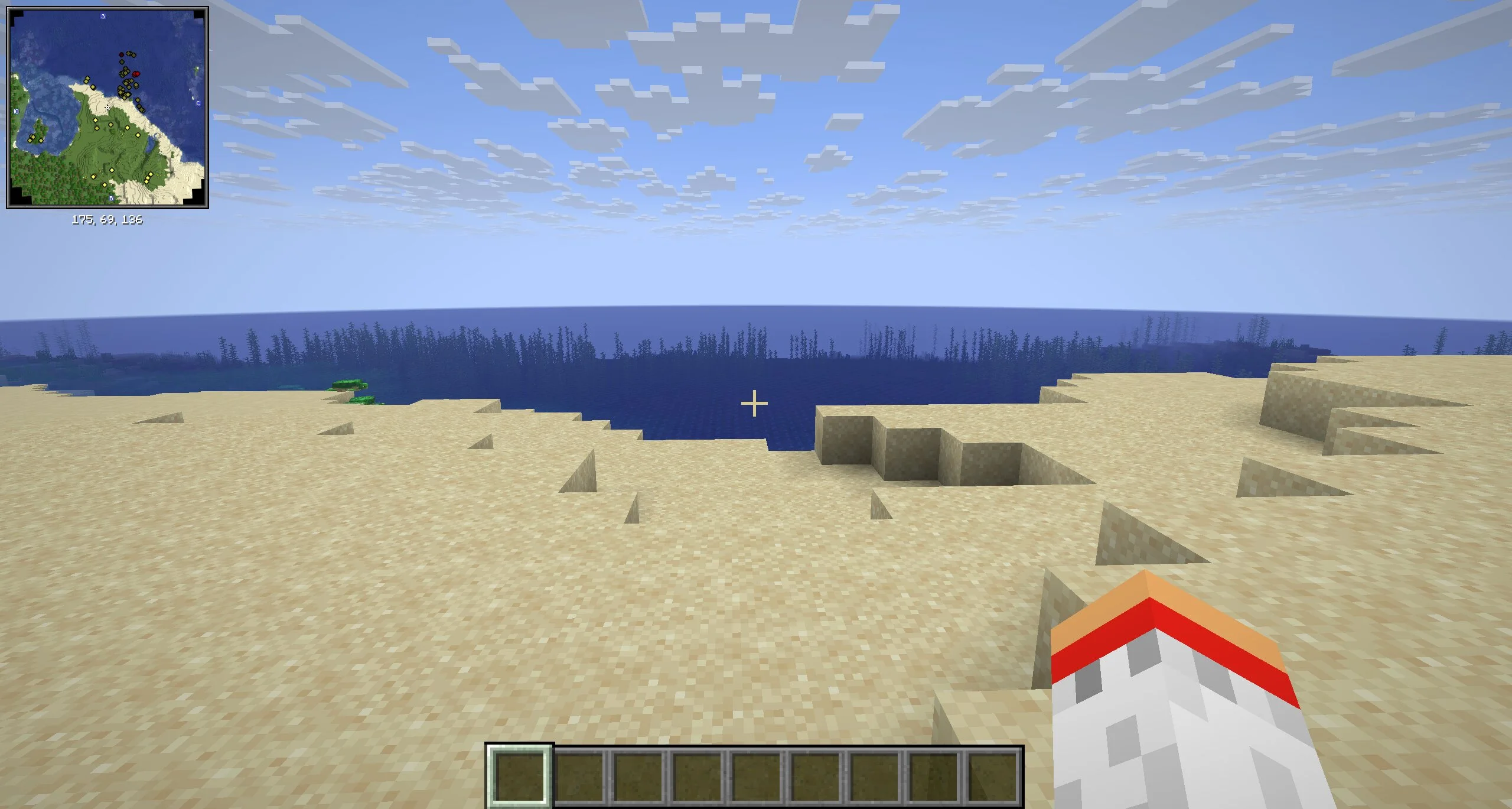This screenshot has width=1512, height=809.
Task: Click the bright red marker on the minimap
Action: 136,74
